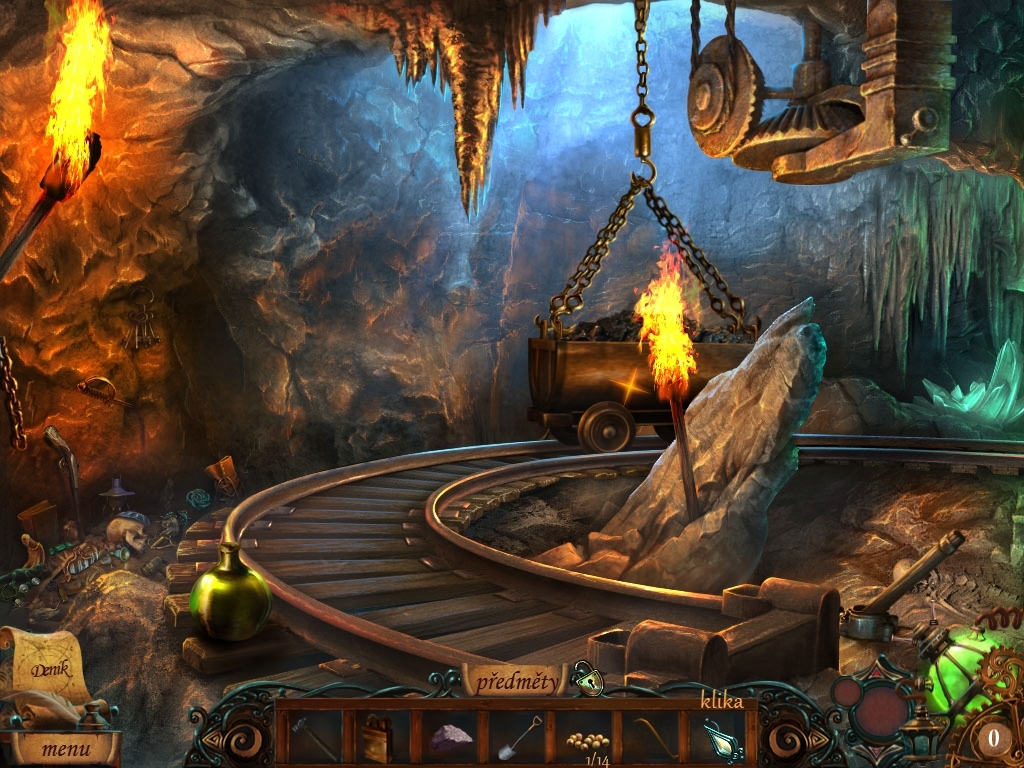The width and height of the screenshot is (1024, 768).
Task: Click the předměty inventory label
Action: pos(516,682)
